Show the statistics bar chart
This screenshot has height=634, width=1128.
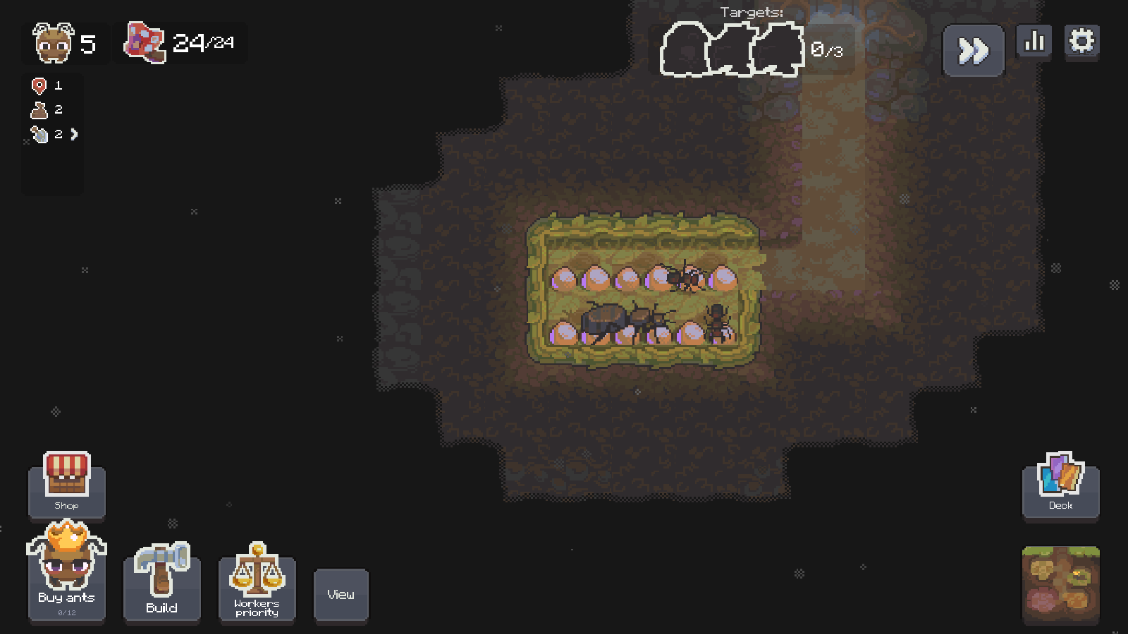click(x=1034, y=42)
